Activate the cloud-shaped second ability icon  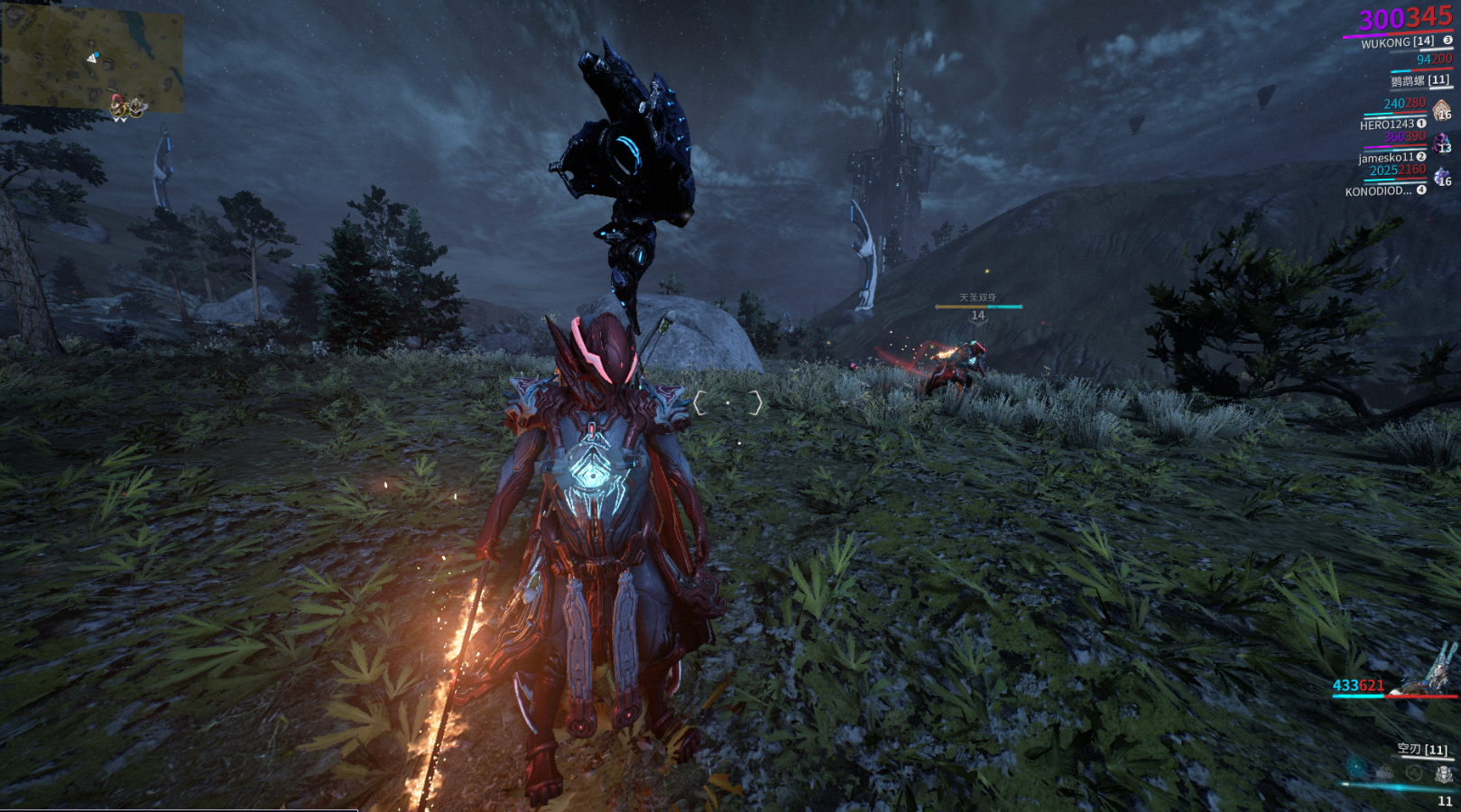tap(1385, 772)
